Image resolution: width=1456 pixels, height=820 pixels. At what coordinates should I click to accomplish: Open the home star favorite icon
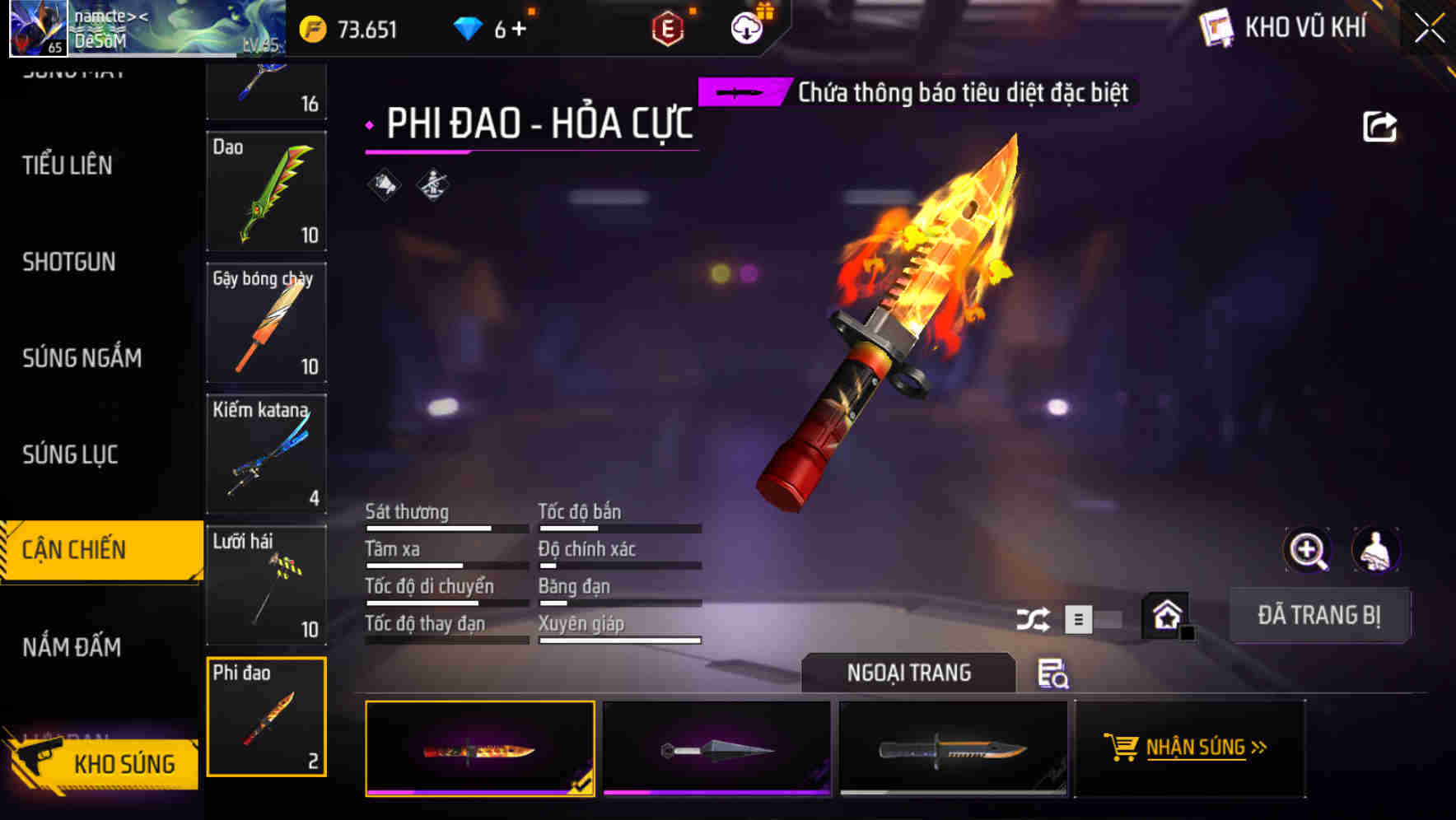point(1164,613)
